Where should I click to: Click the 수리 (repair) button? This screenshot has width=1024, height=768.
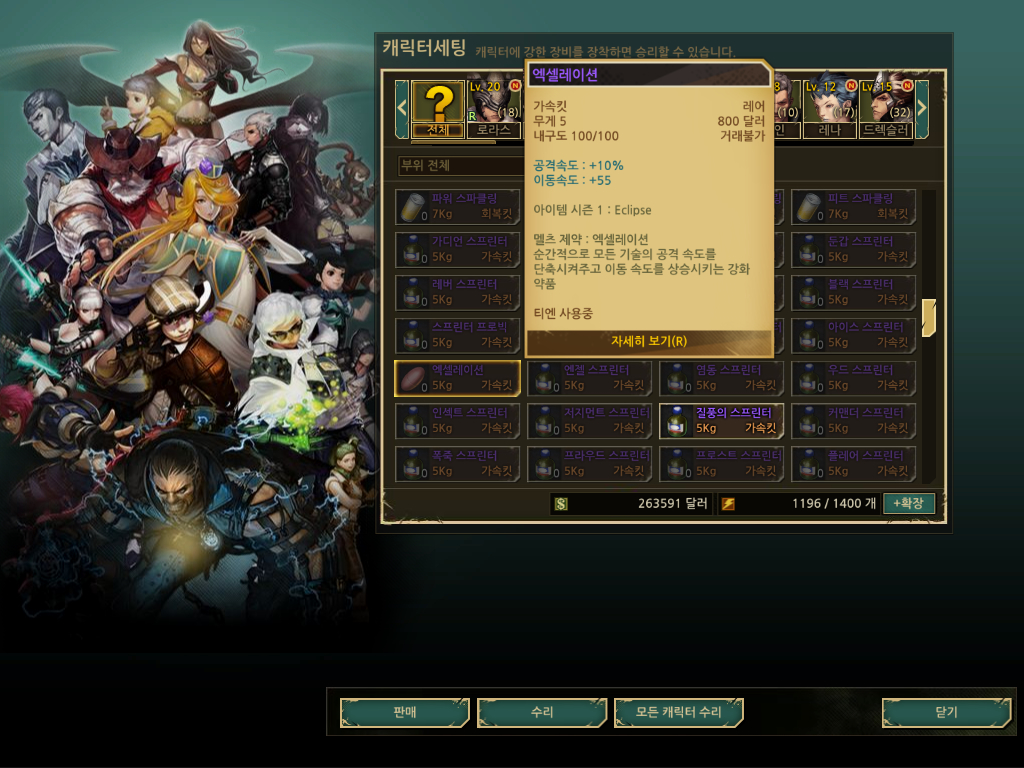point(542,712)
